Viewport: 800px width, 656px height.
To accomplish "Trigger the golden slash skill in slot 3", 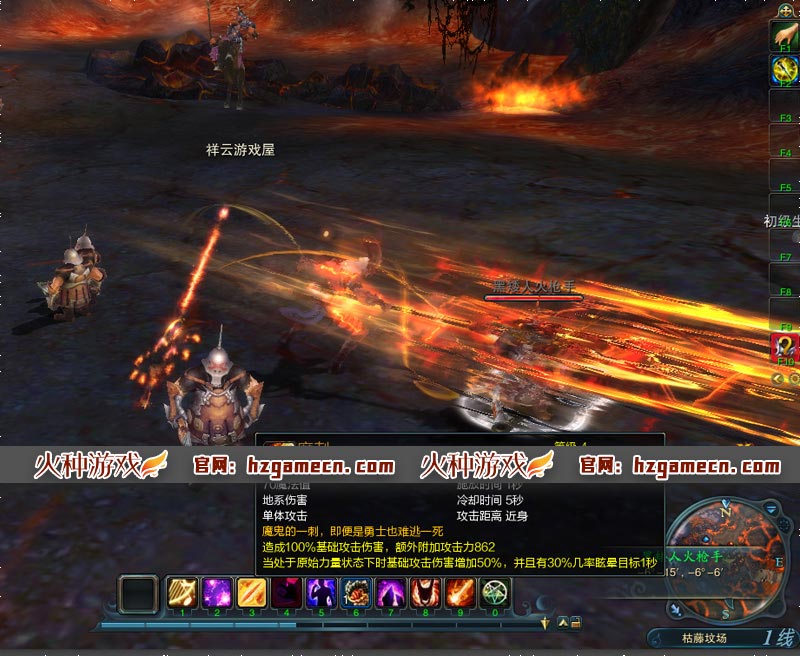I will coord(252,594).
